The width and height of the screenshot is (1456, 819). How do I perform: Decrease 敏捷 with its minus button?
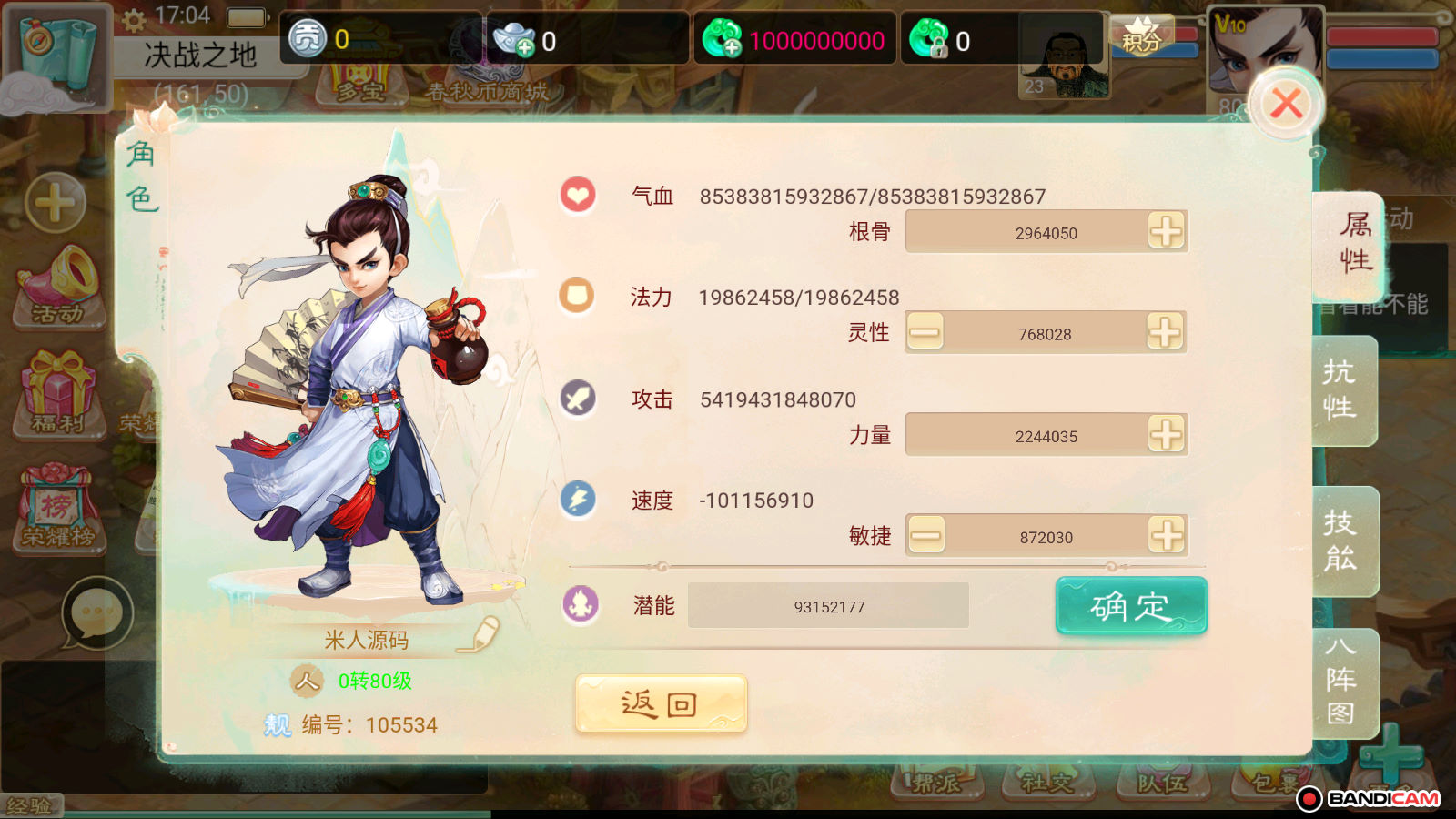(x=926, y=536)
